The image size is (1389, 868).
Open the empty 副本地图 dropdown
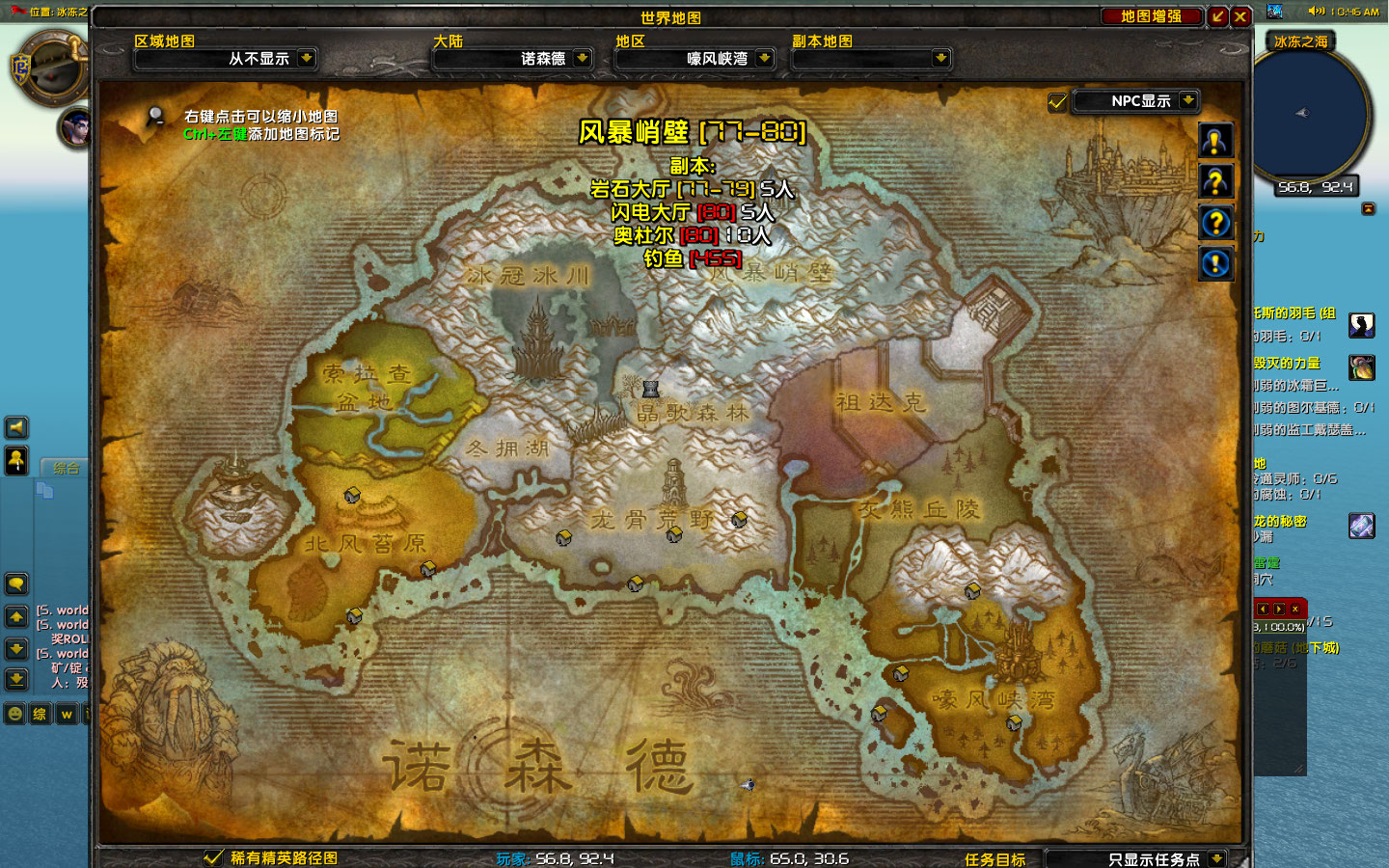pyautogui.click(x=940, y=58)
